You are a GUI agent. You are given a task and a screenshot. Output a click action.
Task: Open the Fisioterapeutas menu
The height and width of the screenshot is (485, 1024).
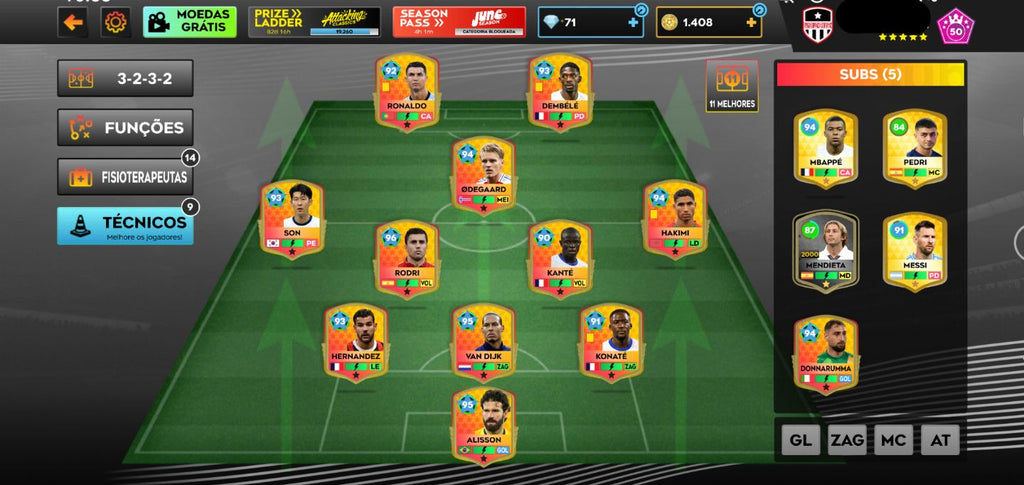coord(125,177)
